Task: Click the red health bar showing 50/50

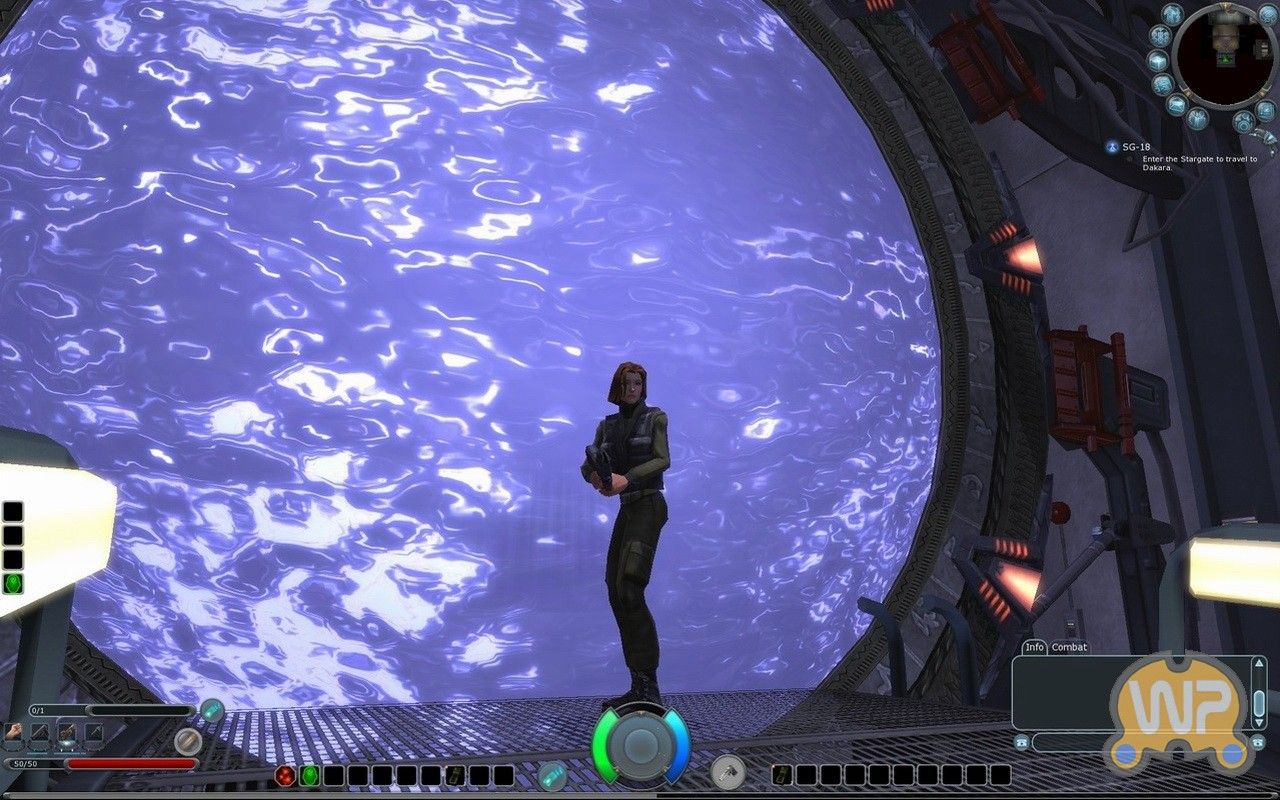Action: (130, 763)
